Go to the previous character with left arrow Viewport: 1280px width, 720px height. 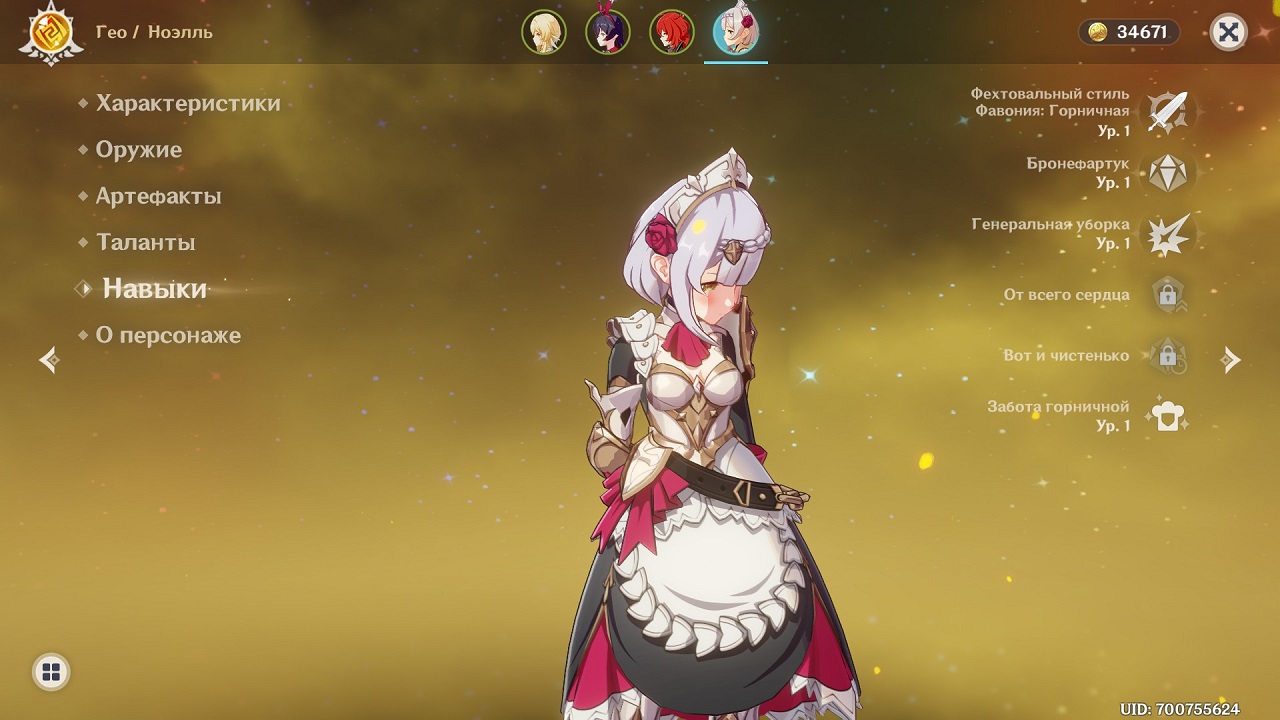(49, 360)
